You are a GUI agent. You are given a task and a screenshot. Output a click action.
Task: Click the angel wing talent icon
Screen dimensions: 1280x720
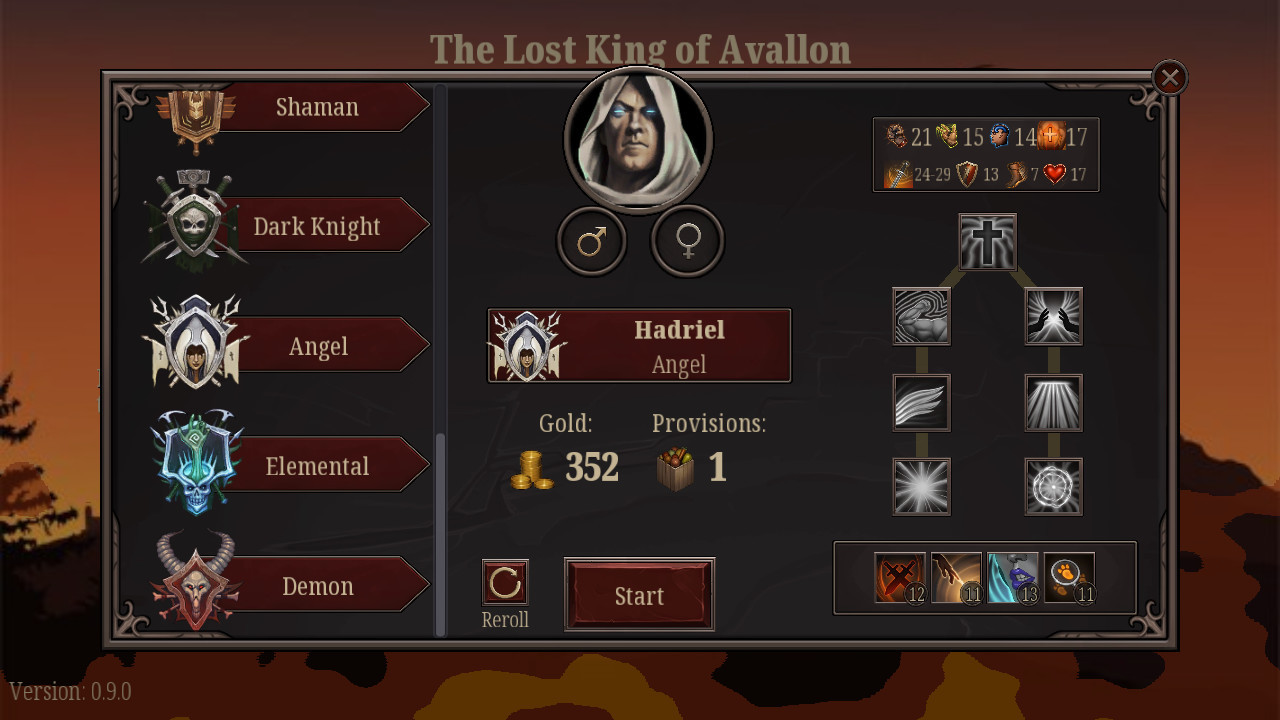click(x=921, y=402)
